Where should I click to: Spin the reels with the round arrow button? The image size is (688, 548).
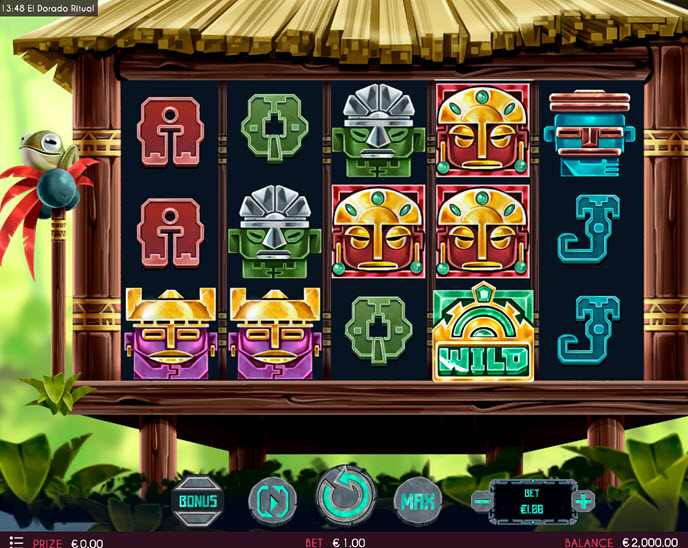point(346,495)
